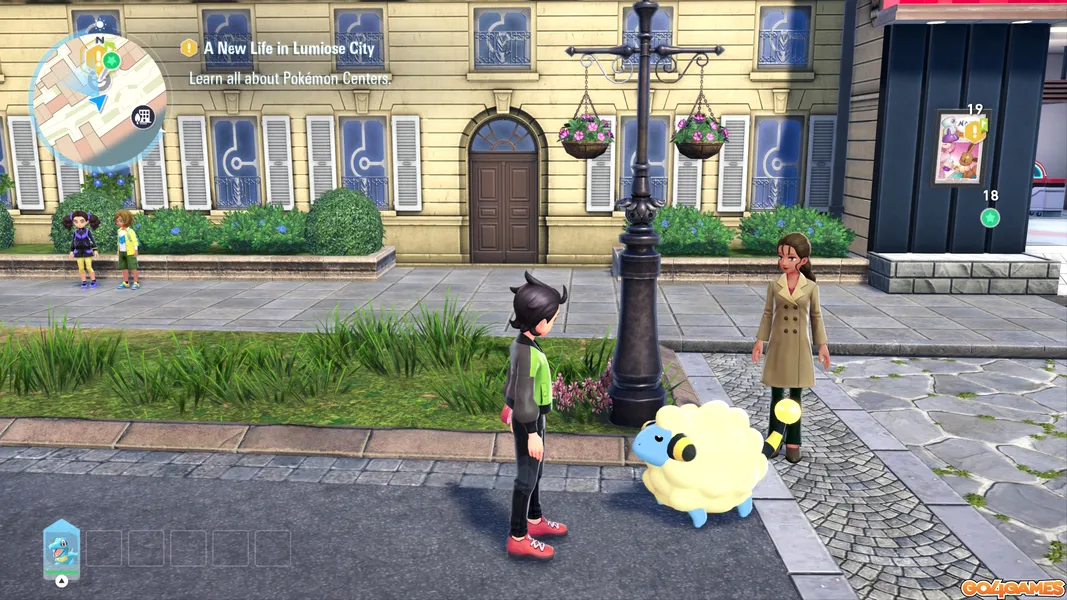Screen dimensions: 1067x600
Task: Select the Totodile party slot
Action: pyautogui.click(x=61, y=548)
